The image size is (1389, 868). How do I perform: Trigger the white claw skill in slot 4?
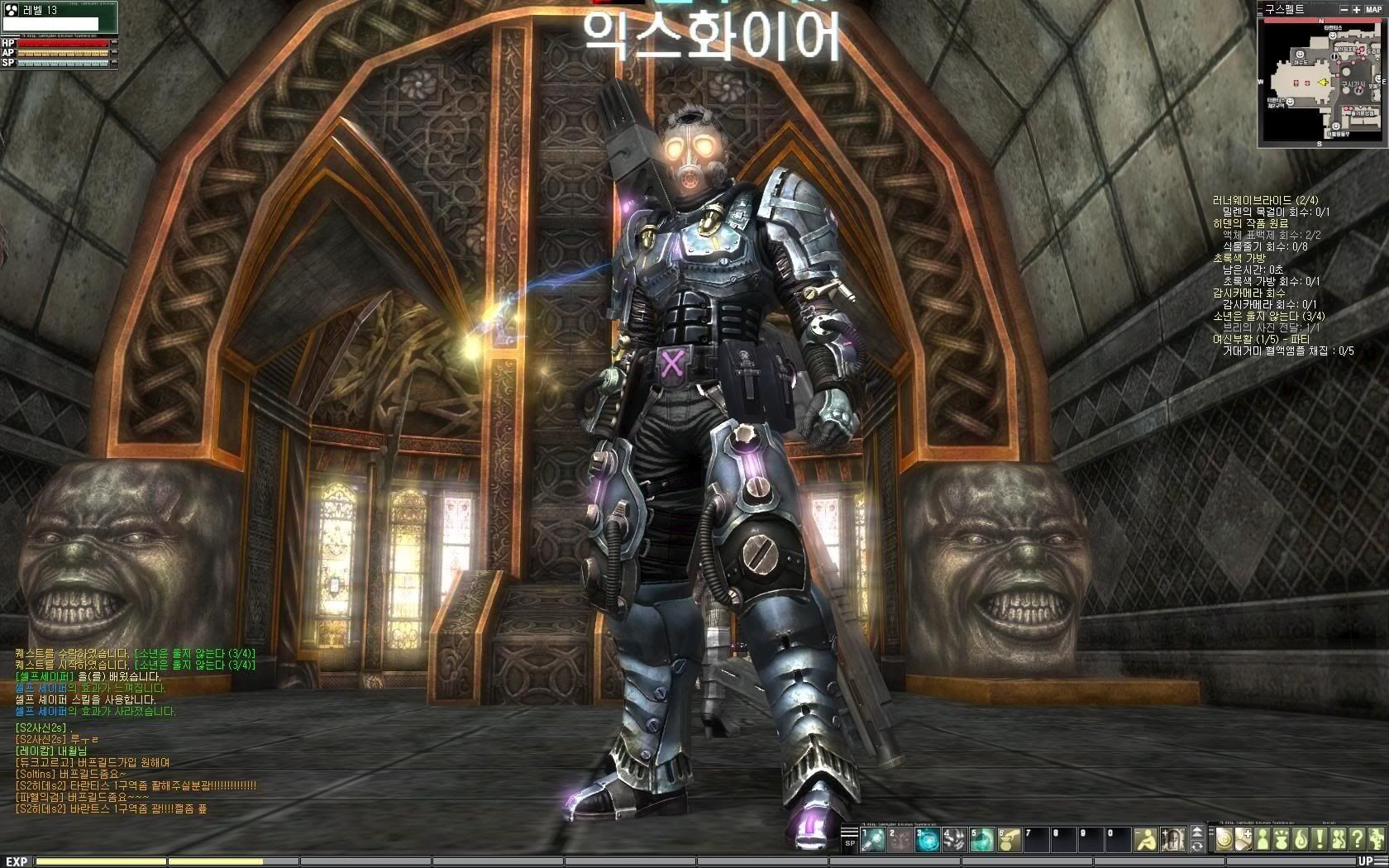955,840
